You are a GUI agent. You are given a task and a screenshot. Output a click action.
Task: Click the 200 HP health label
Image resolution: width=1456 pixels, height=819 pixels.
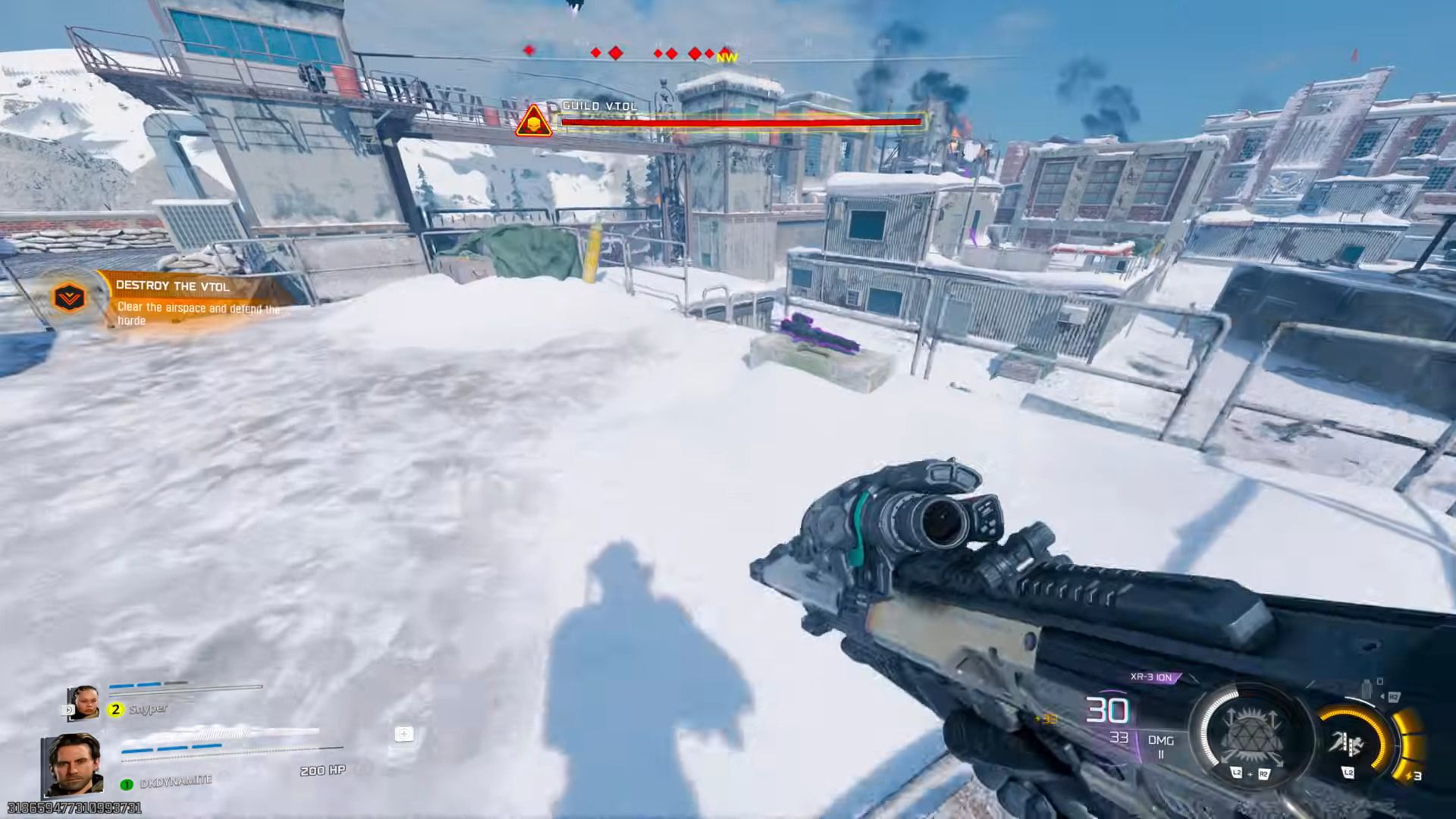(x=322, y=770)
